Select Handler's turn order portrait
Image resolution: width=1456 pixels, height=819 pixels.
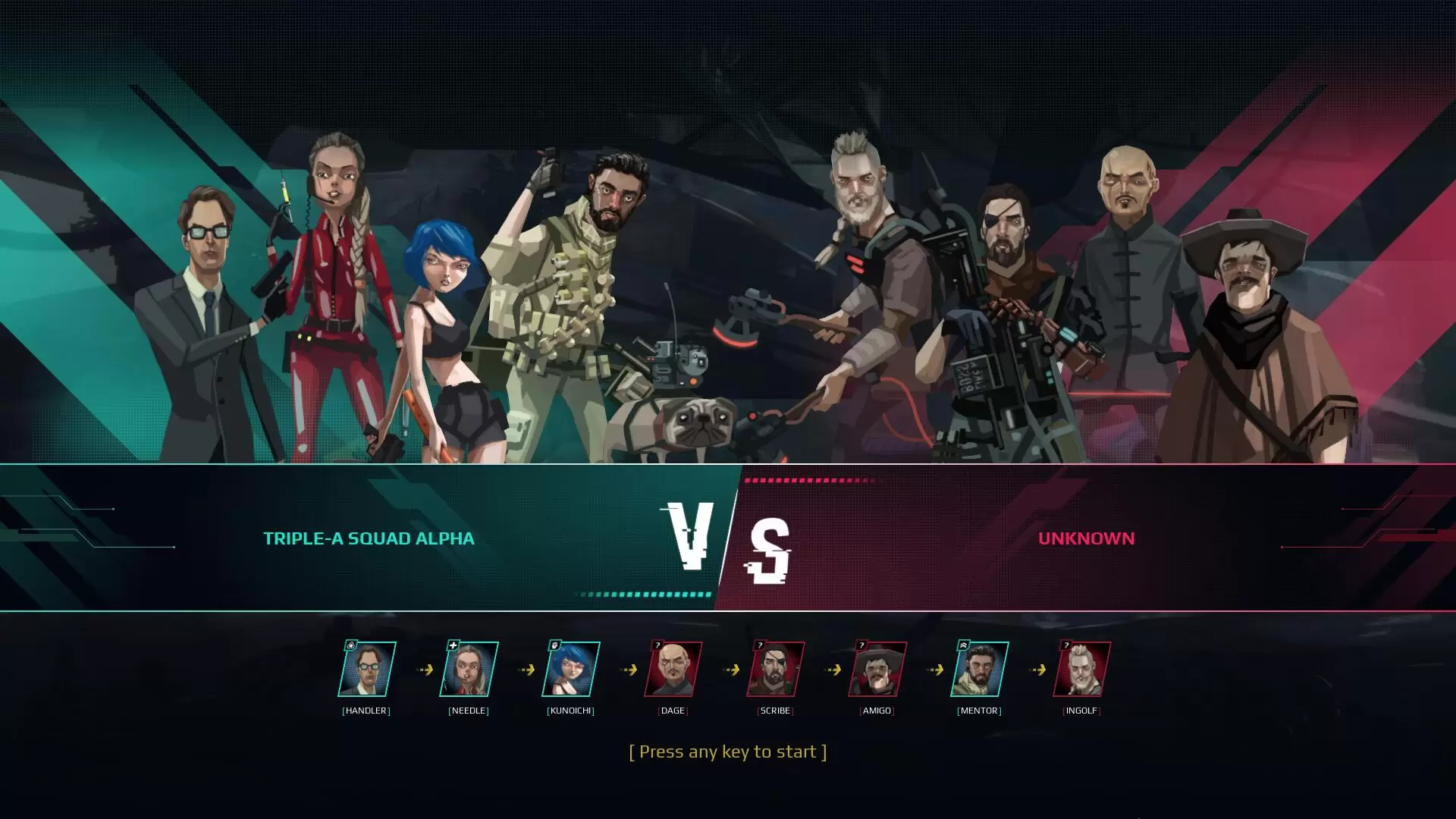[x=367, y=669]
